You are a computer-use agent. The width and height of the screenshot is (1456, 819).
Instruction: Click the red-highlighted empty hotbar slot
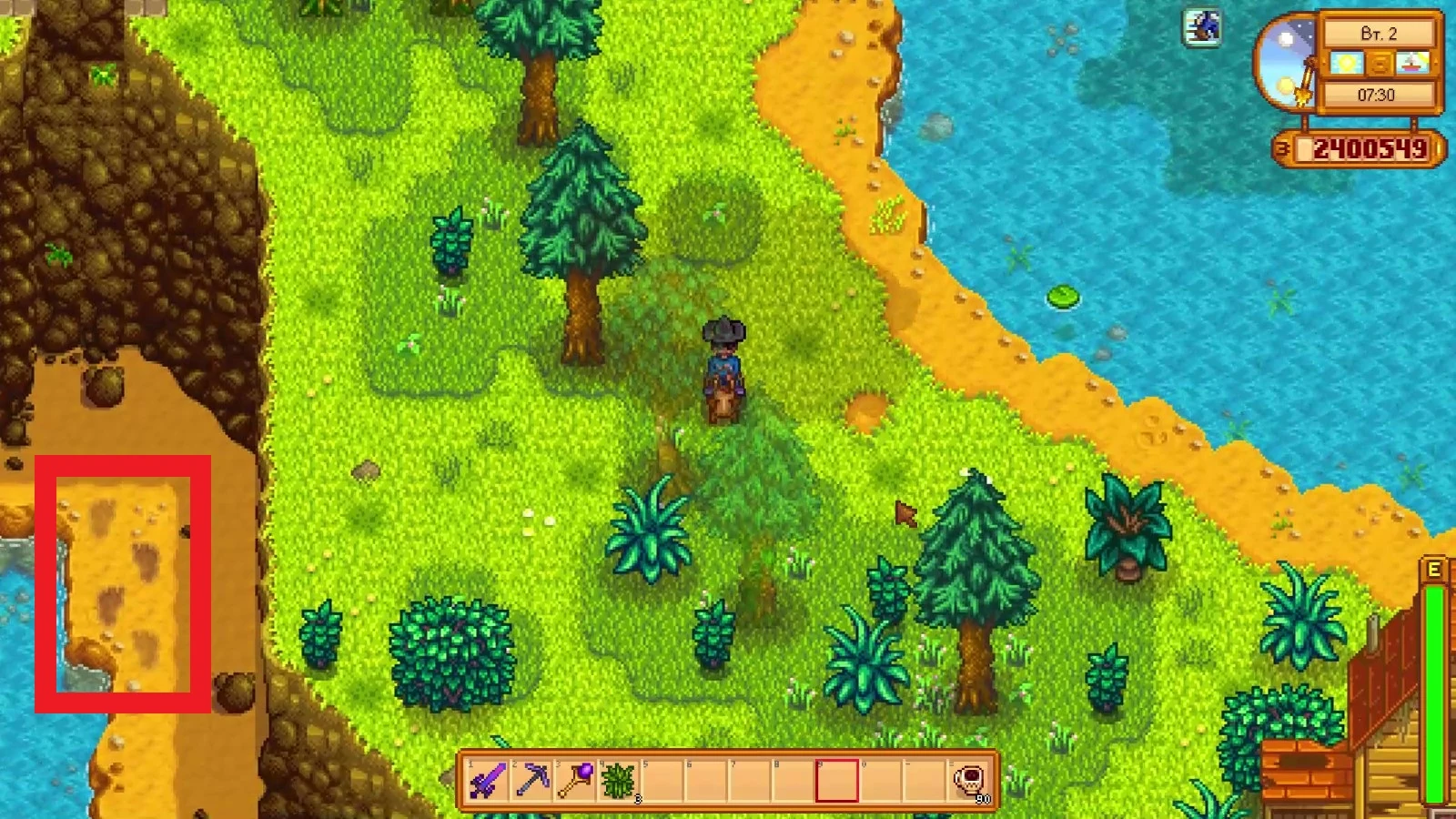point(837,780)
